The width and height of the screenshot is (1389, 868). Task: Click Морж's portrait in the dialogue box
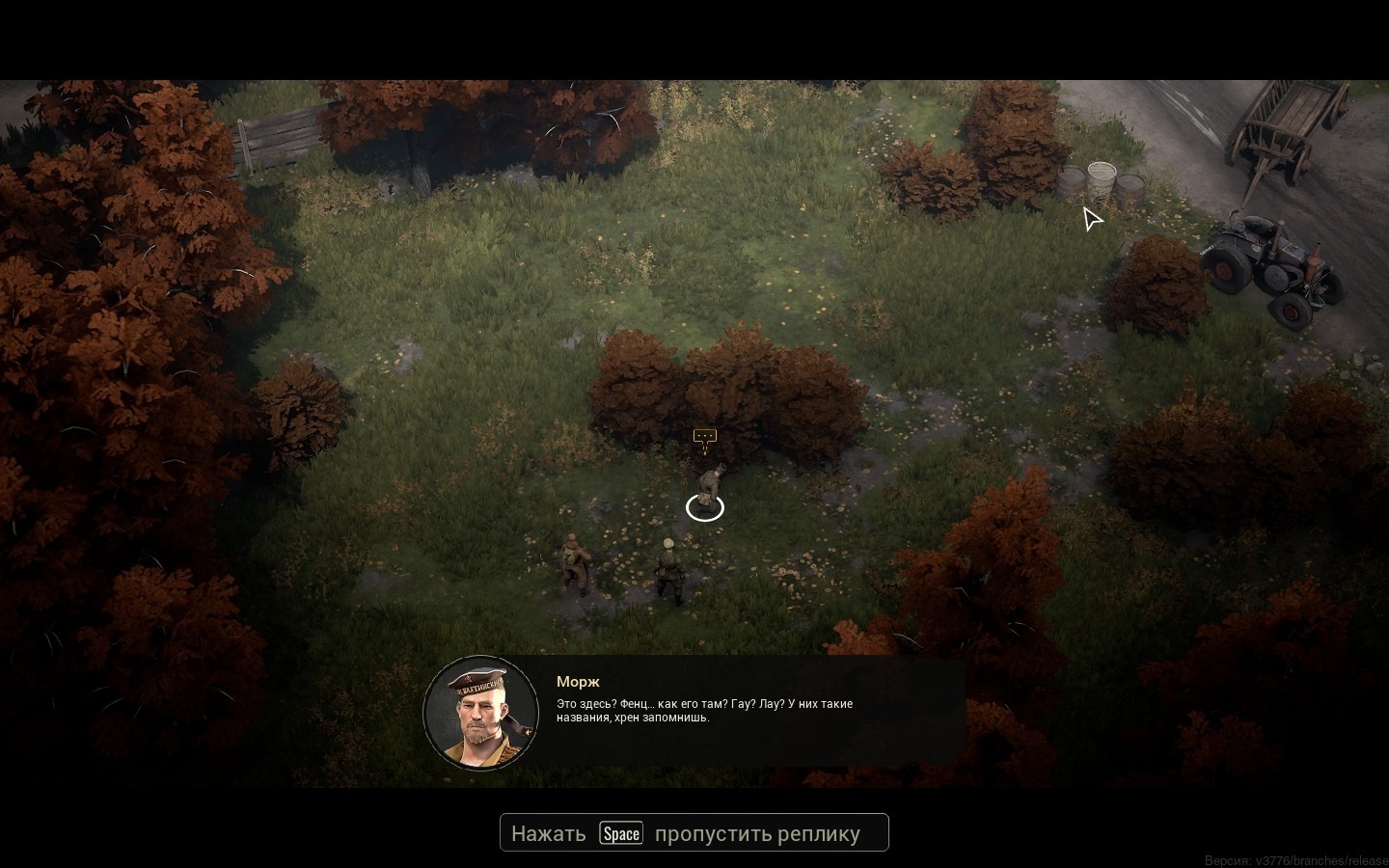480,714
